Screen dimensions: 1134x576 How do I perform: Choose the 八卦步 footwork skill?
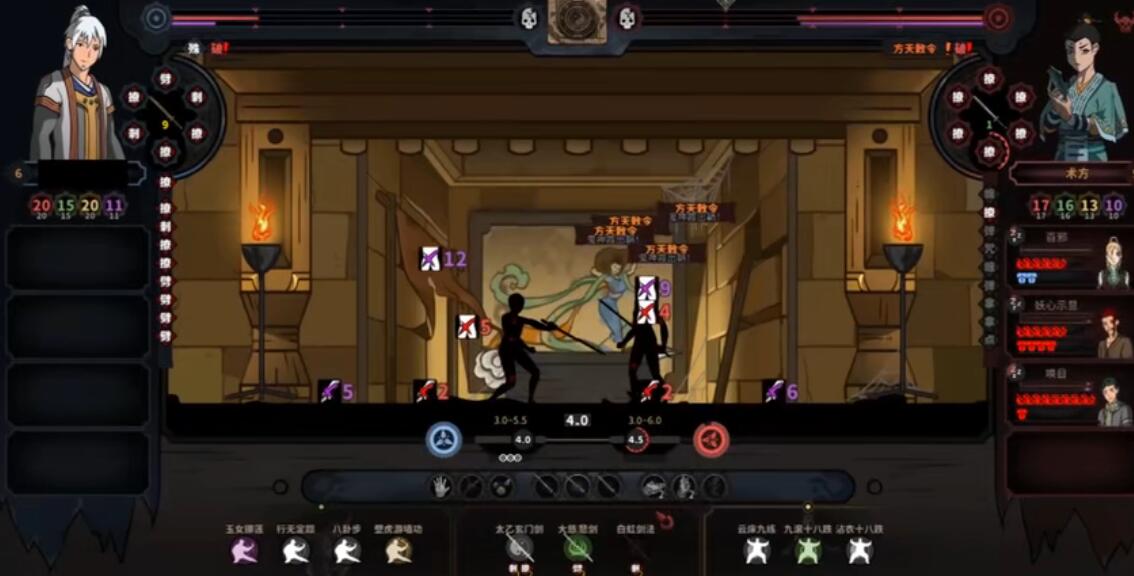(x=347, y=549)
